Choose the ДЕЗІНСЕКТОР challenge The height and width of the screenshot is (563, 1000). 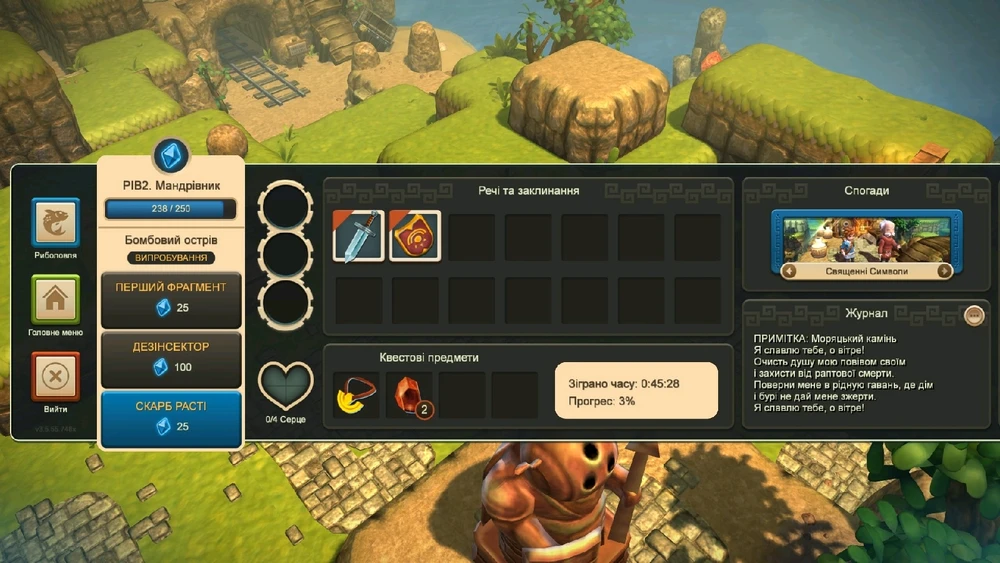[171, 357]
